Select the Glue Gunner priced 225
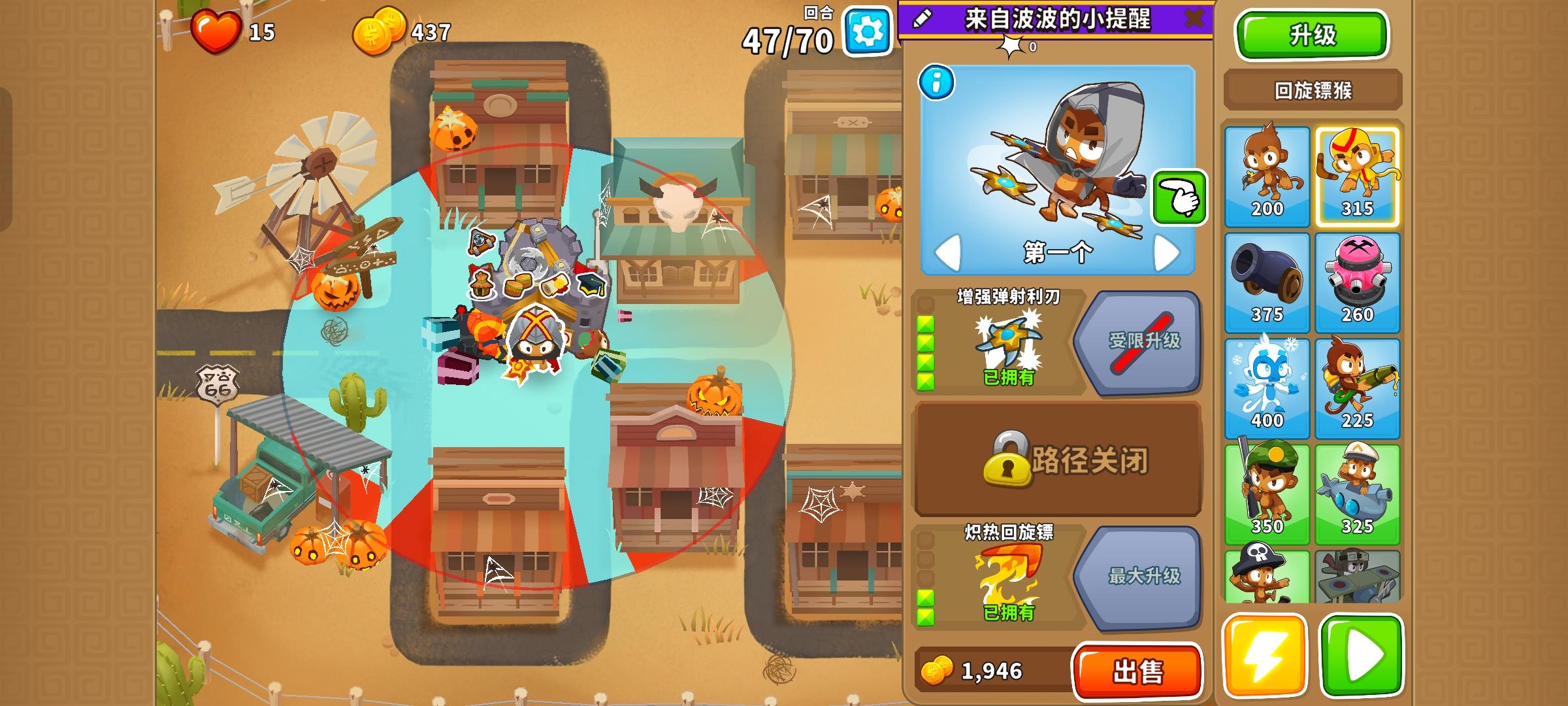 [x=1358, y=386]
